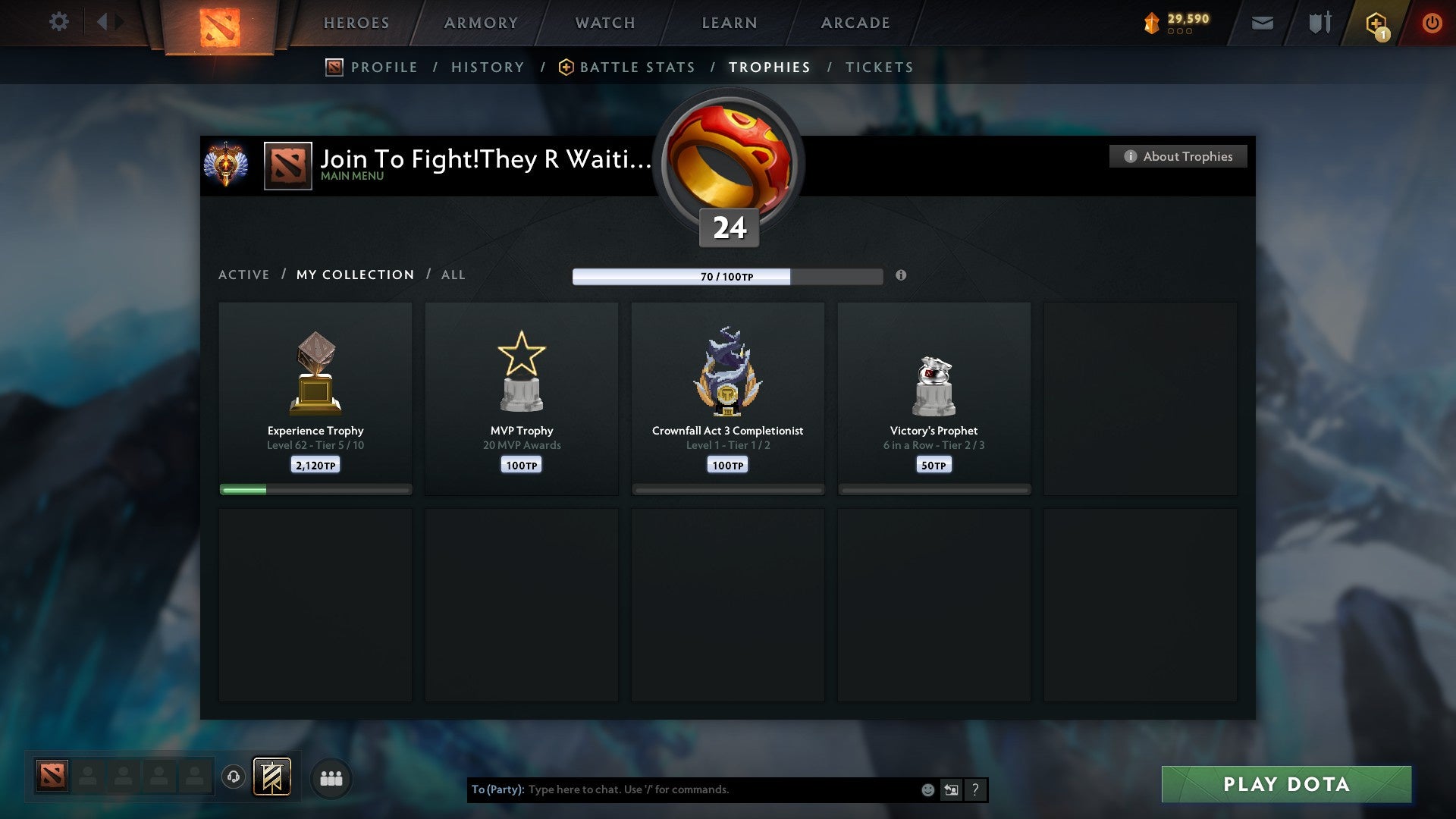This screenshot has height=819, width=1456.
Task: Switch filter to ACTIVE trophies
Action: tap(244, 275)
